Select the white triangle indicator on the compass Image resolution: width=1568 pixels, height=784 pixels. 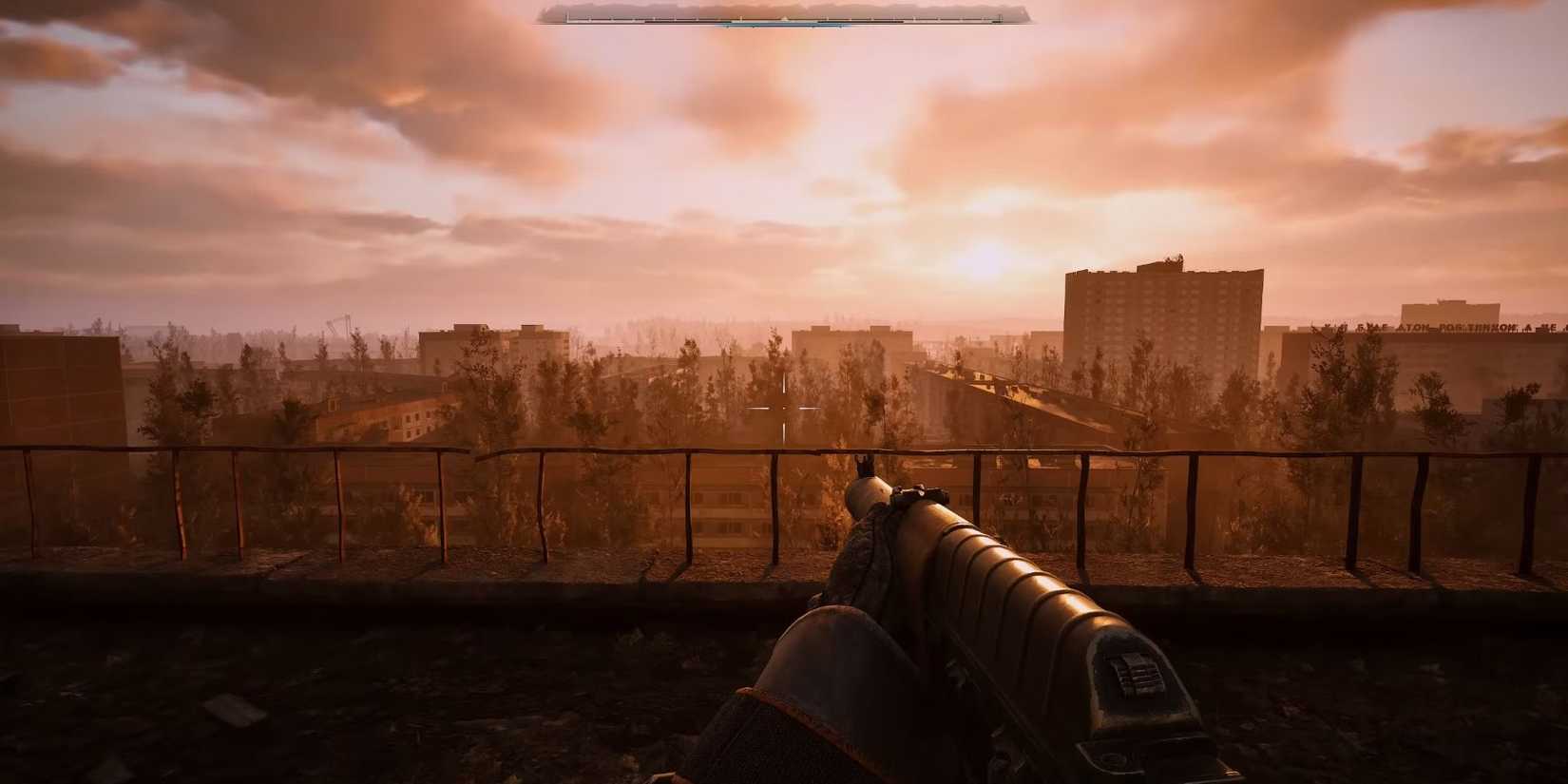click(784, 16)
